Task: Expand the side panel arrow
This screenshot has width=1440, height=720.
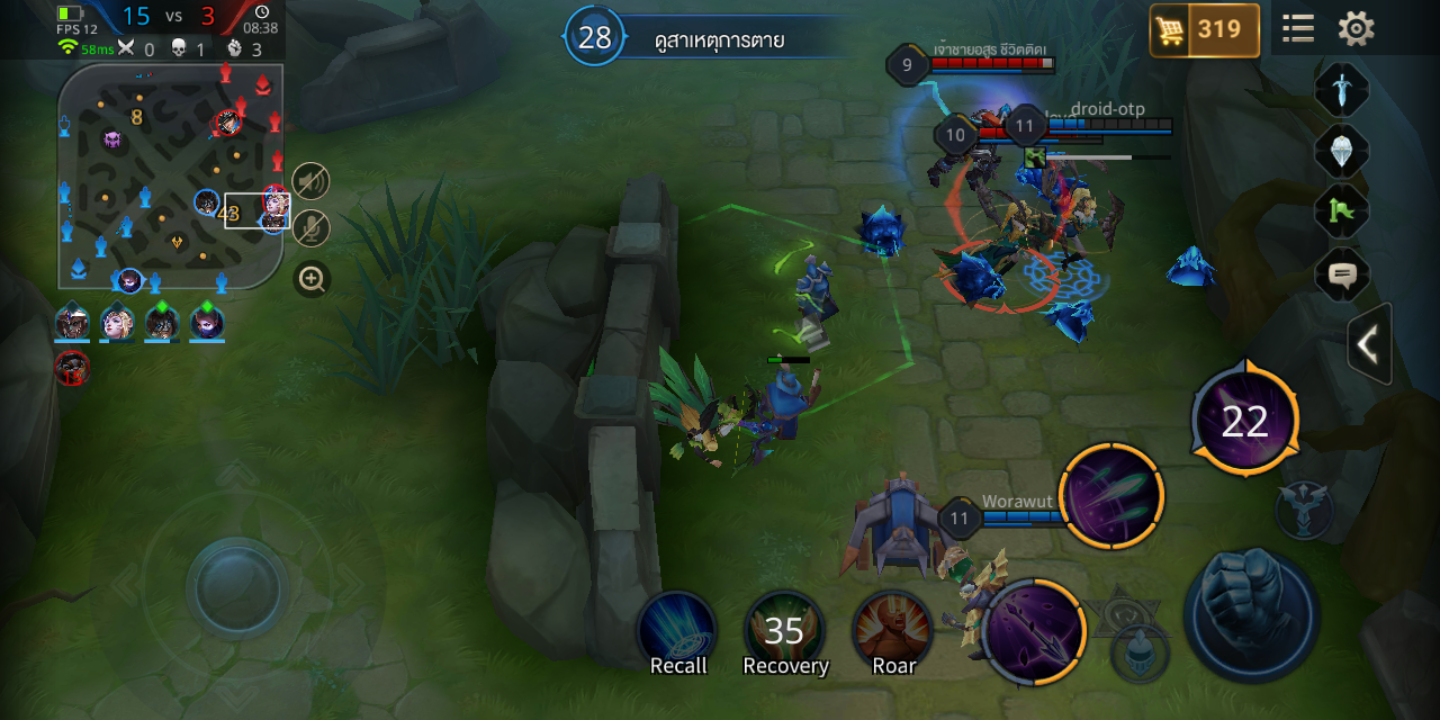Action: click(1368, 345)
